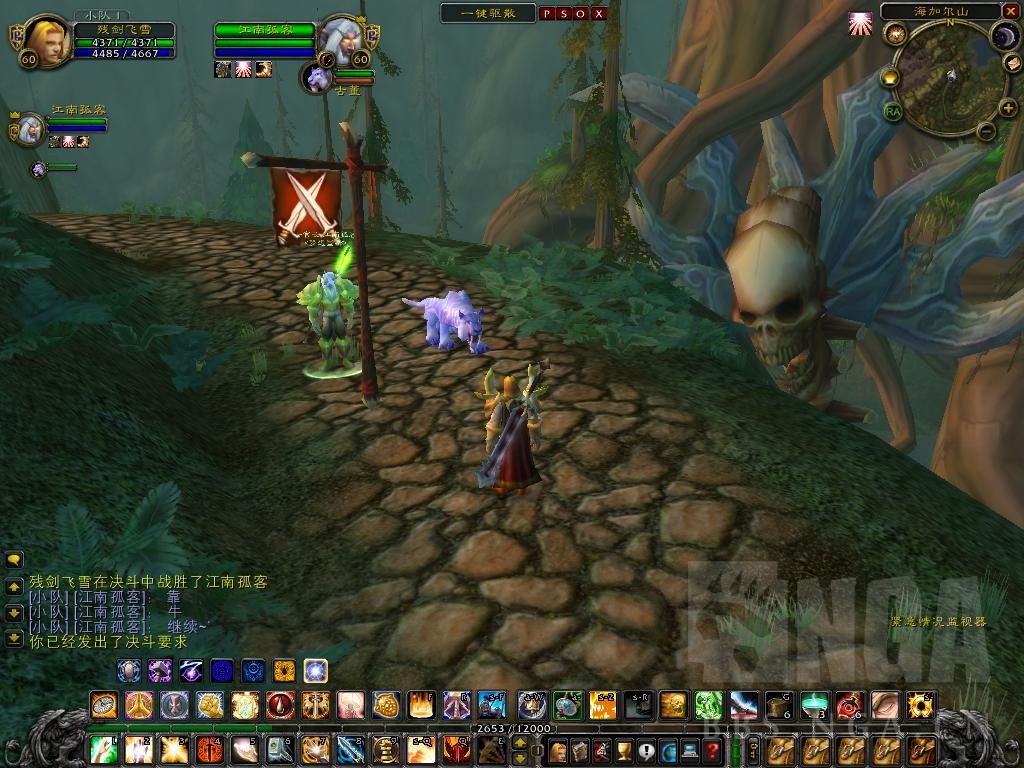
Task: Toggle the crescent moon day-night indicator
Action: pyautogui.click(x=1003, y=36)
